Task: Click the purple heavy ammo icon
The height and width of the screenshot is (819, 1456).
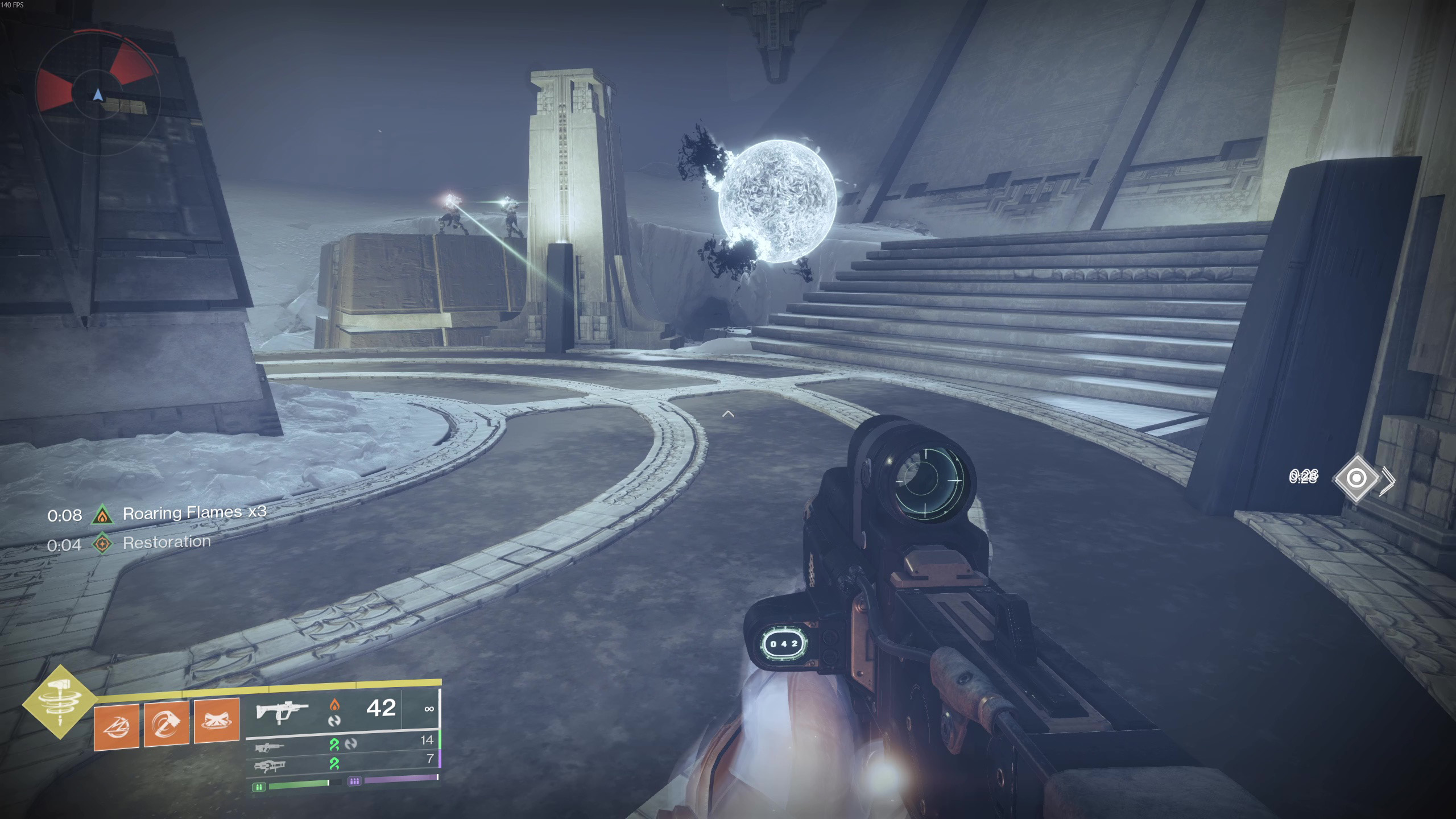Action: (354, 781)
